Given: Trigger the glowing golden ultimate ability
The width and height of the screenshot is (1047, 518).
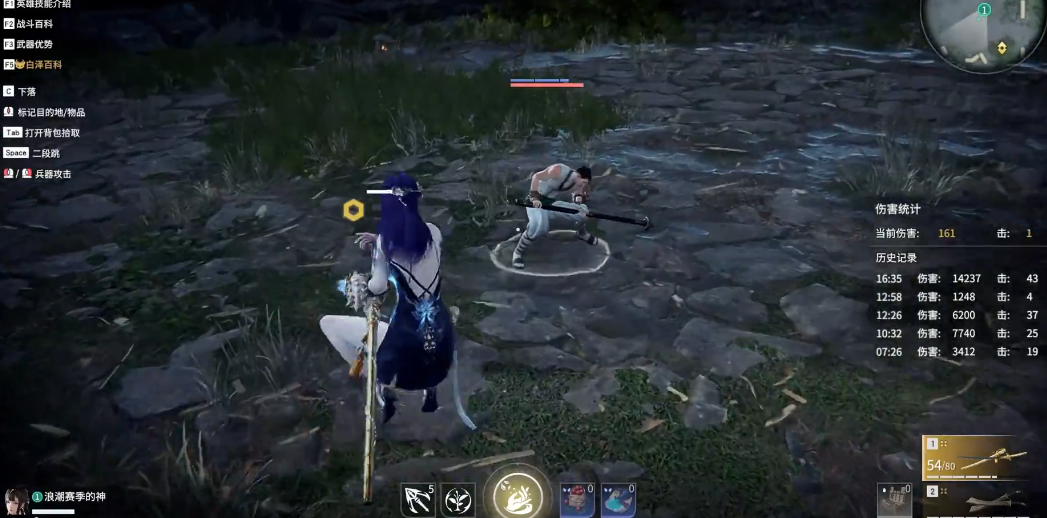Looking at the screenshot, I should click(518, 494).
